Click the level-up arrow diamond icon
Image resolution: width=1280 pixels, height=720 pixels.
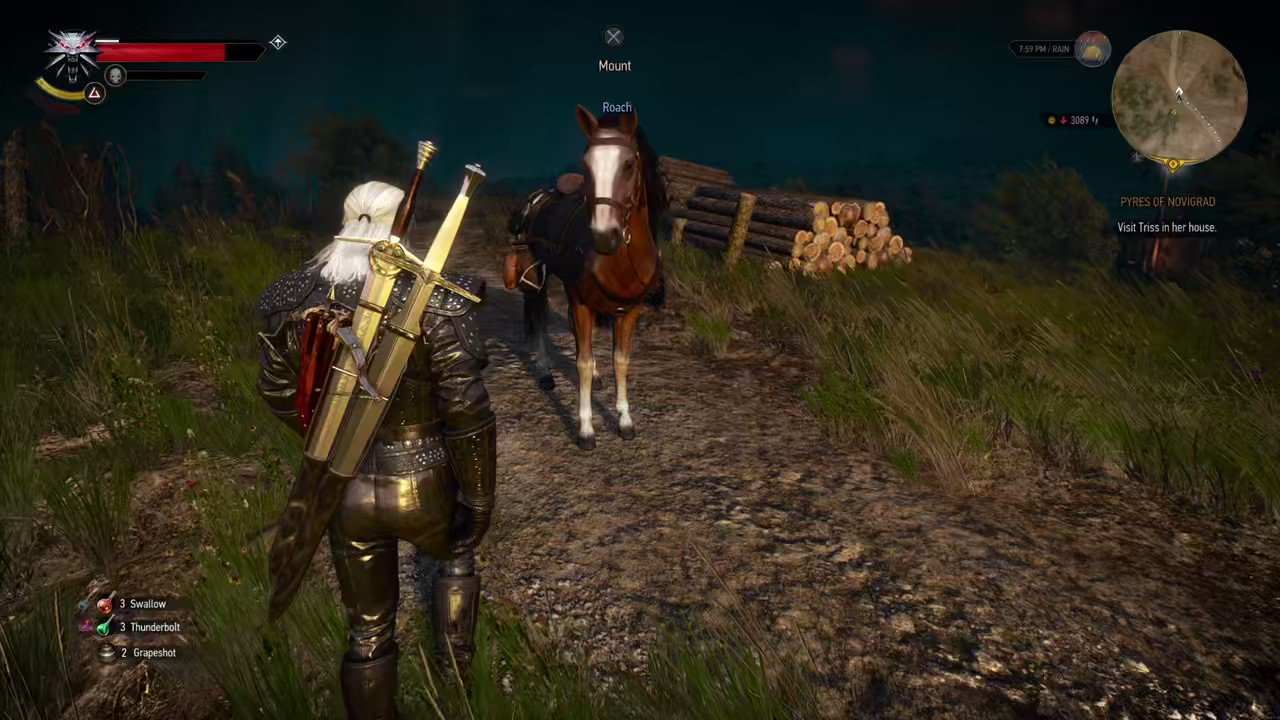click(x=278, y=42)
